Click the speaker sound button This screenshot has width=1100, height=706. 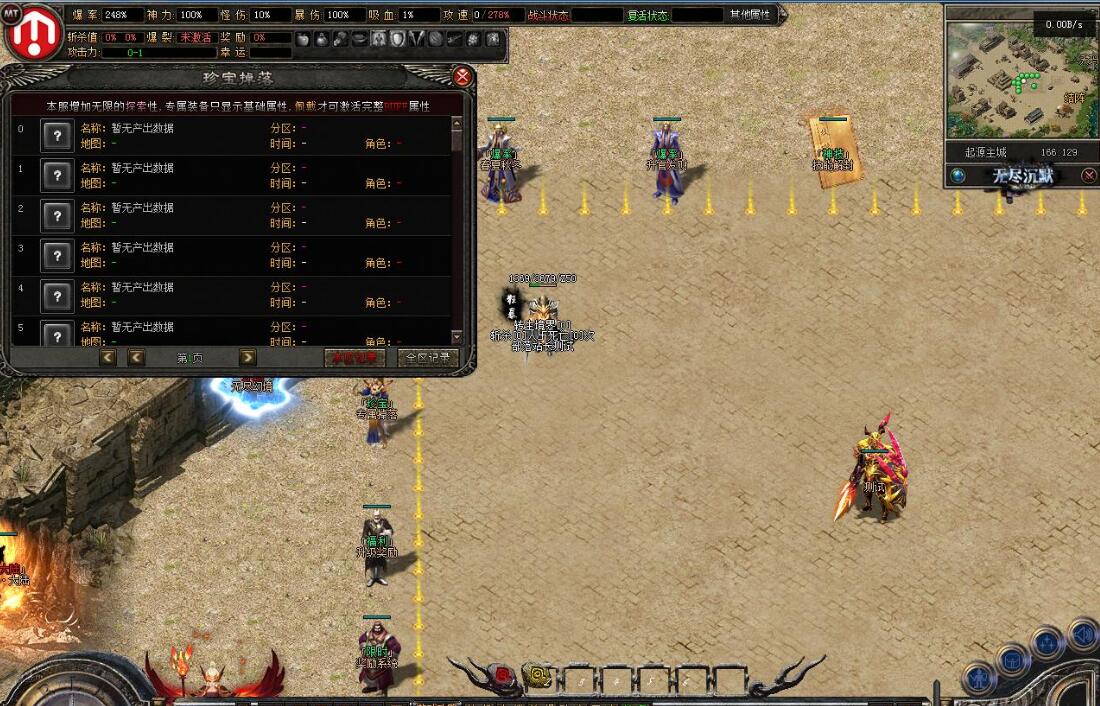(1082, 633)
